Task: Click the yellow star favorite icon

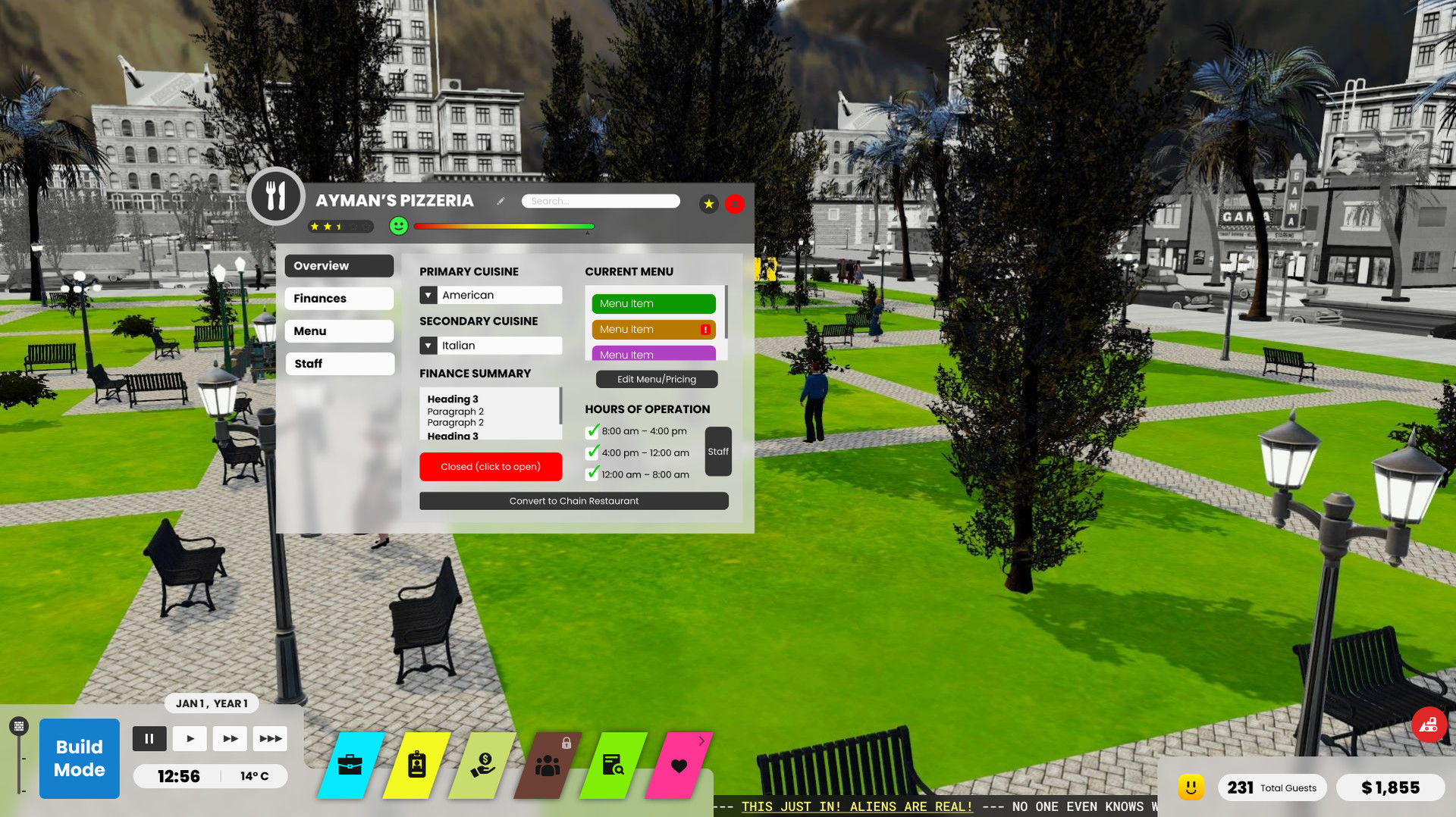Action: (708, 204)
